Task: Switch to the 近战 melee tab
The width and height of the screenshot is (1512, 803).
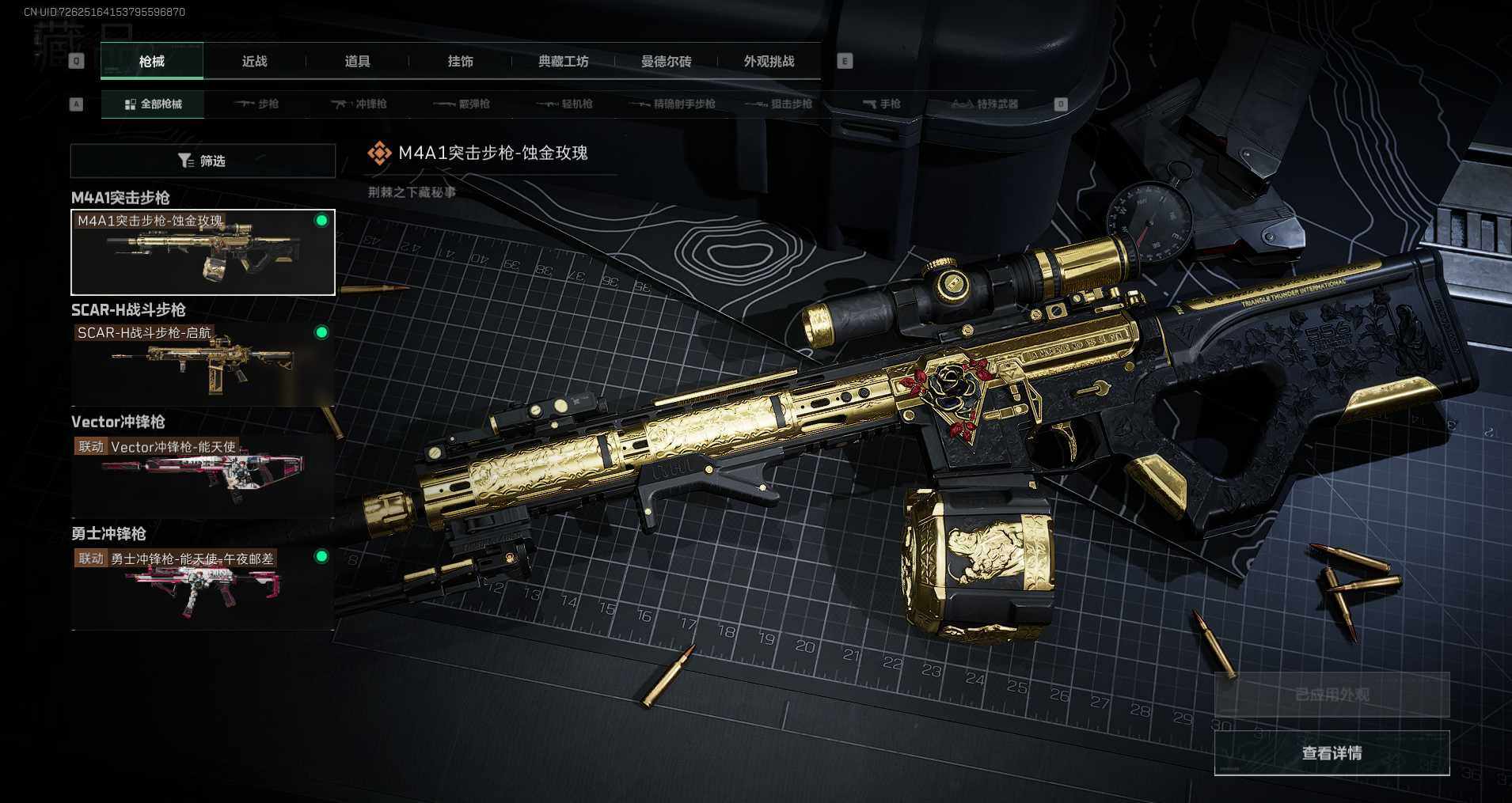Action: pos(254,62)
